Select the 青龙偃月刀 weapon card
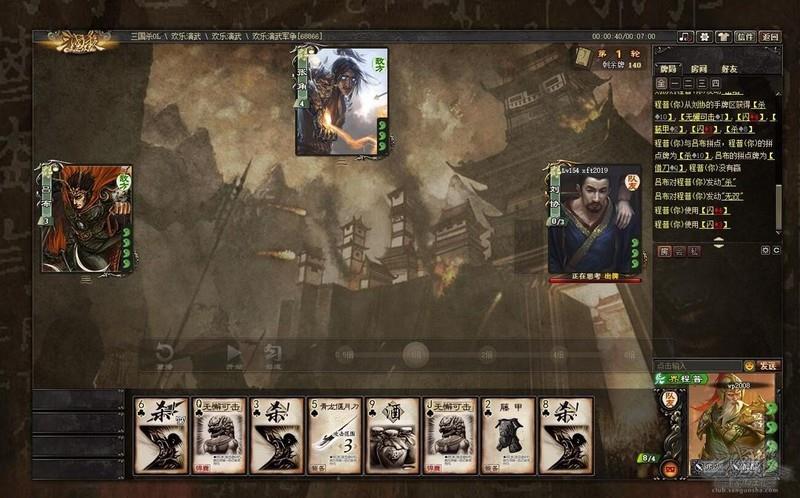The width and height of the screenshot is (800, 498). (x=335, y=435)
